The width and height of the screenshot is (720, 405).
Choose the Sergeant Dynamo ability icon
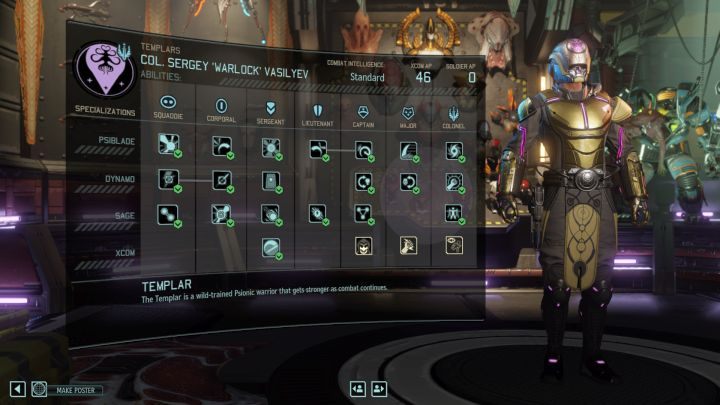271,181
